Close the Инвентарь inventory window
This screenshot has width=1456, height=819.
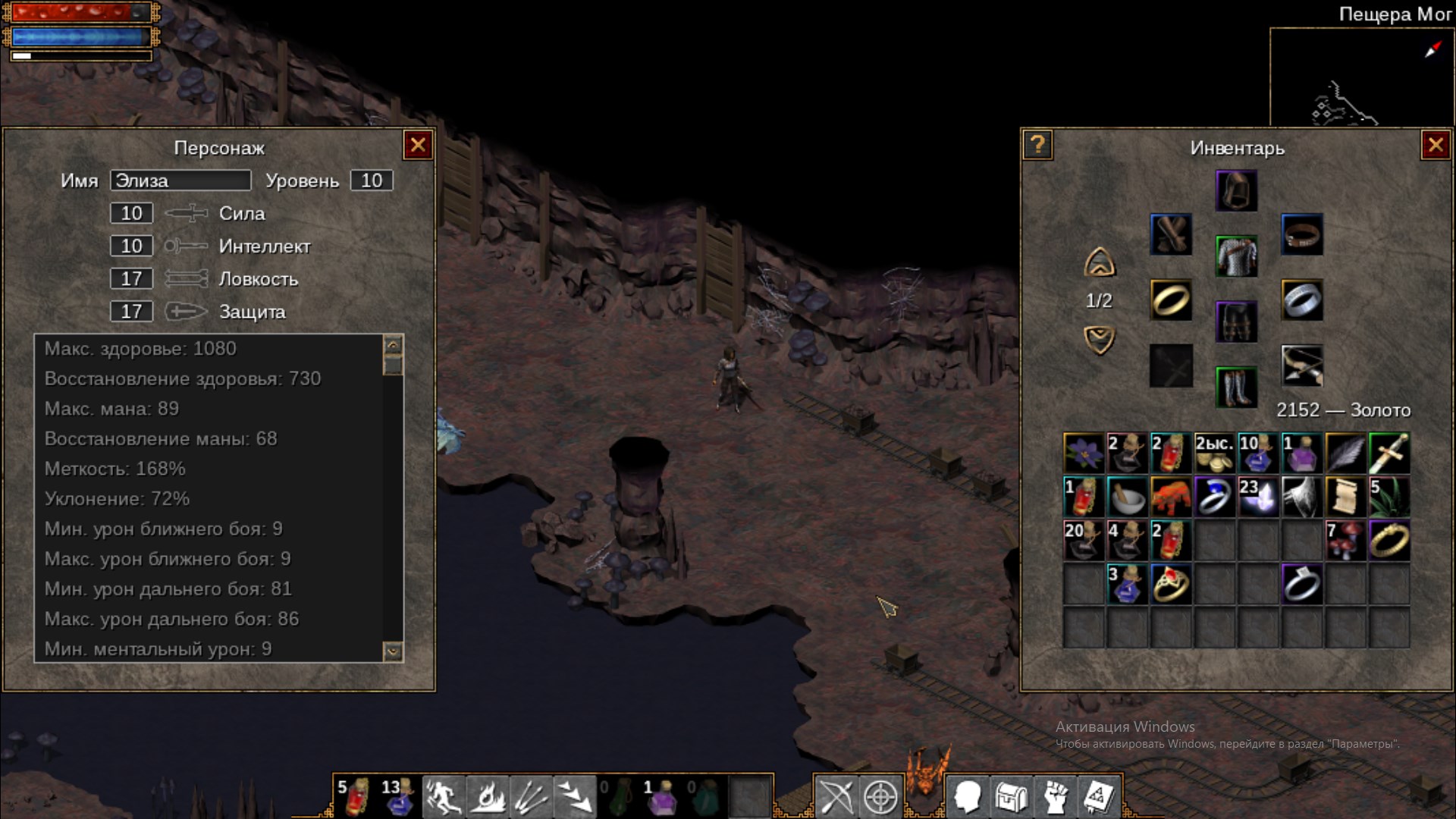point(1435,146)
